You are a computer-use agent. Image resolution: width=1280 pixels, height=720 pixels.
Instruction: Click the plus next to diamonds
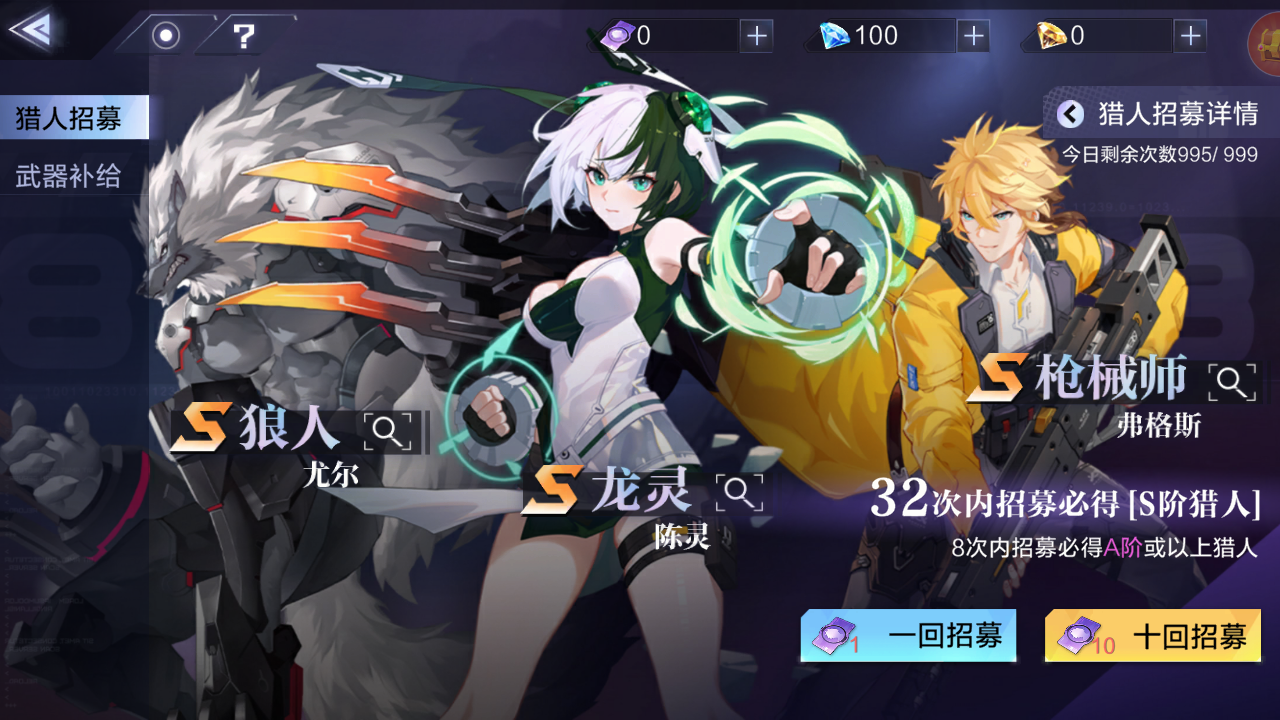(x=972, y=35)
